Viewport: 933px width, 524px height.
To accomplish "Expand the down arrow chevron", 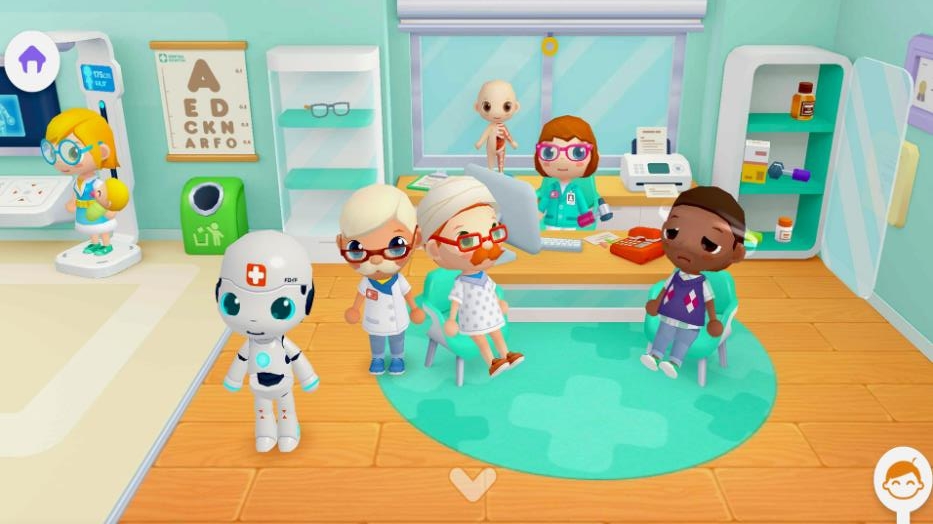I will 472,484.
